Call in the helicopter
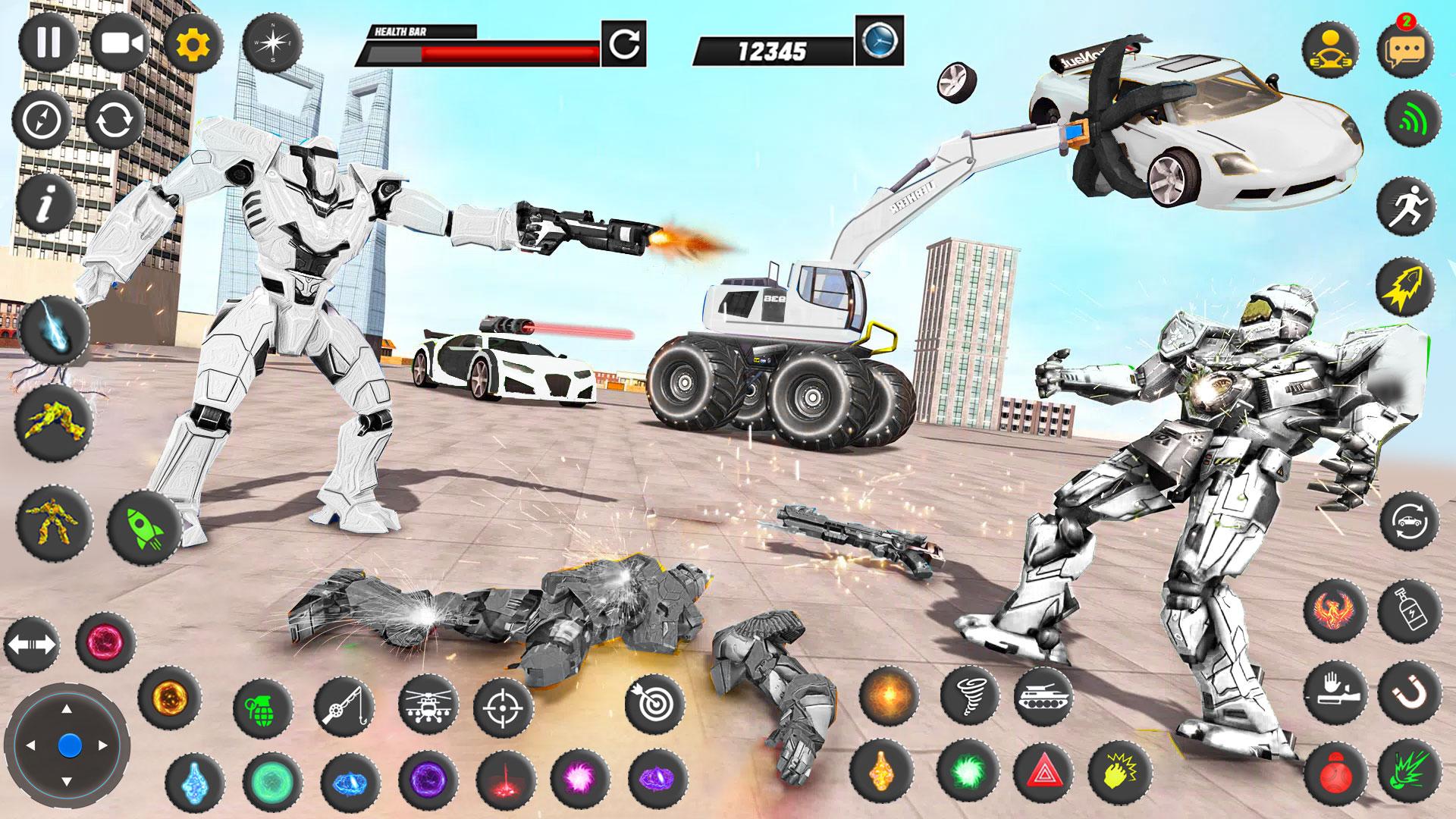Image resolution: width=1456 pixels, height=819 pixels. [x=428, y=705]
